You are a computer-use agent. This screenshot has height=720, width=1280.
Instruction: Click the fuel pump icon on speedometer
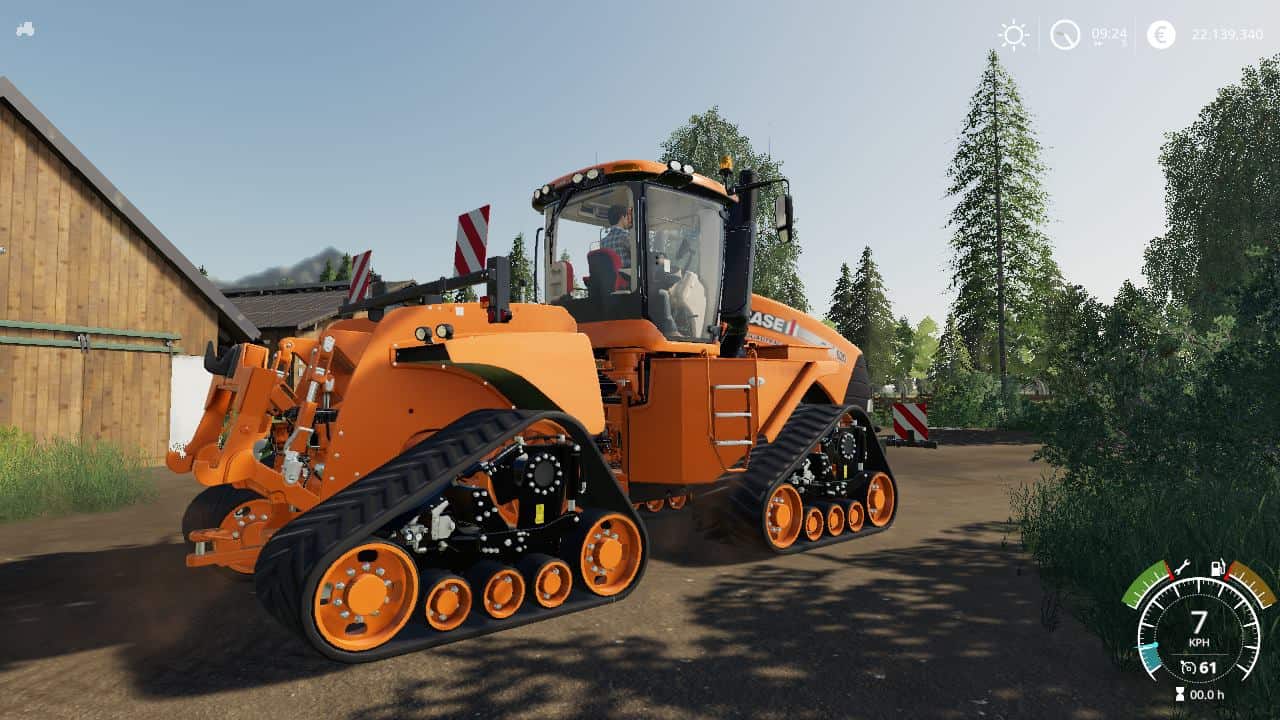coord(1218,567)
